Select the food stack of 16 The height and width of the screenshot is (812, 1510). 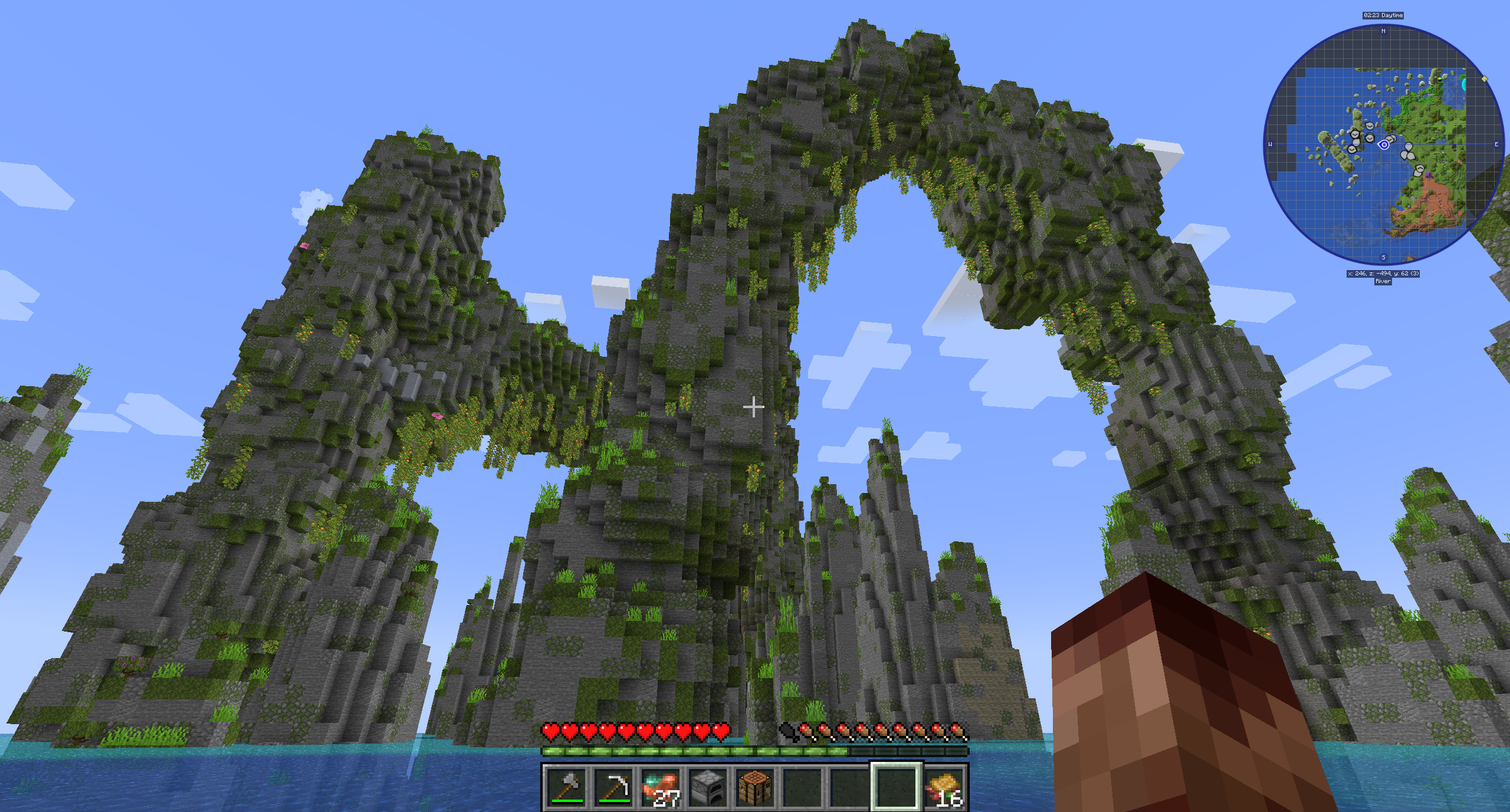(x=944, y=787)
